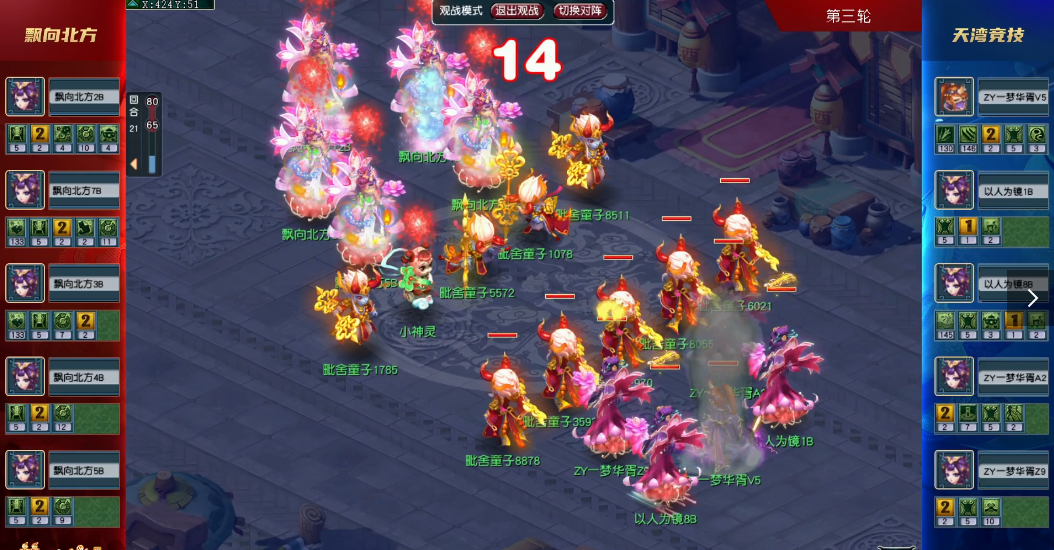
Task: Pick the 飘向北方4B name plate
Action: 84,377
